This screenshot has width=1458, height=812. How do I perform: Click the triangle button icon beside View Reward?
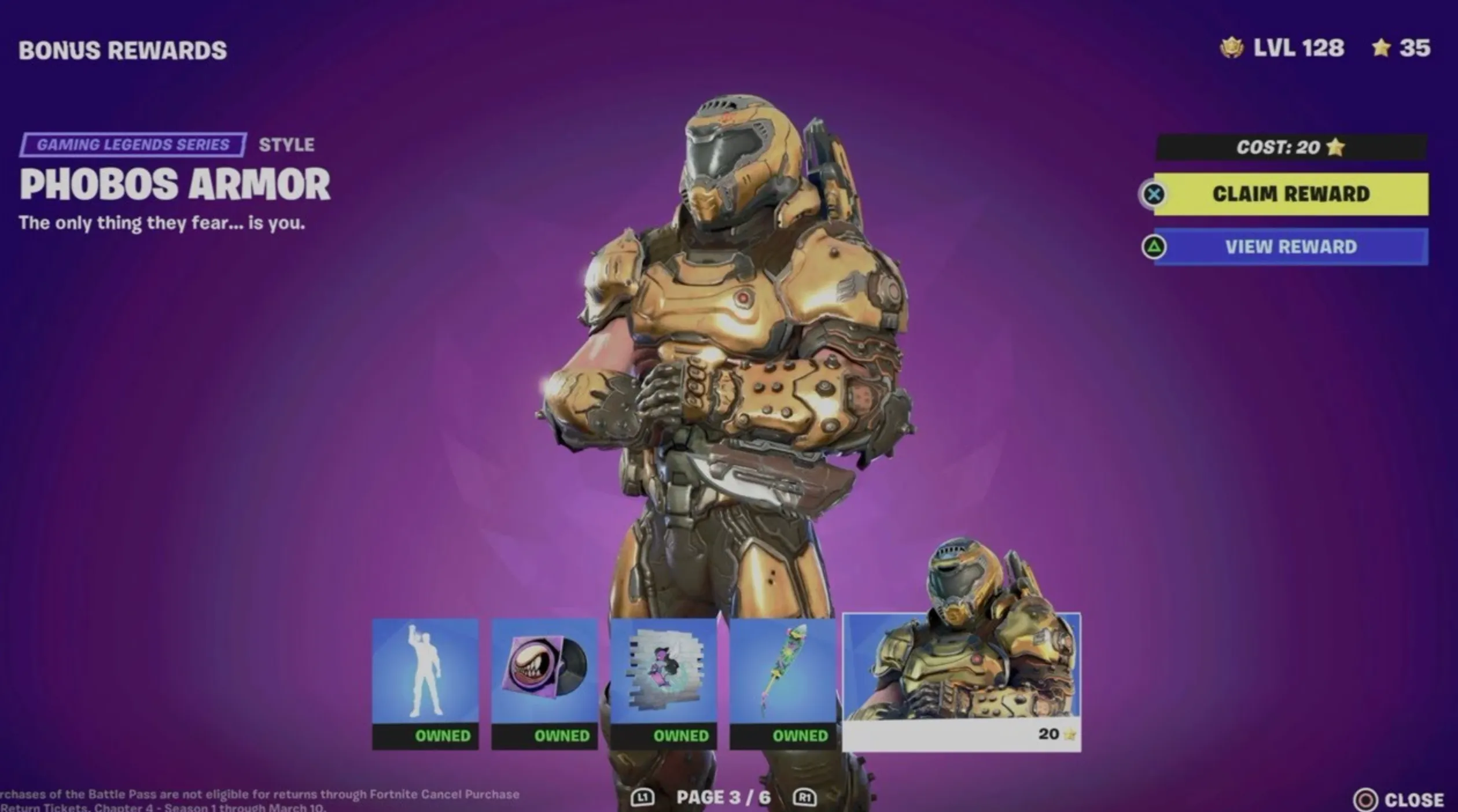click(x=1155, y=247)
